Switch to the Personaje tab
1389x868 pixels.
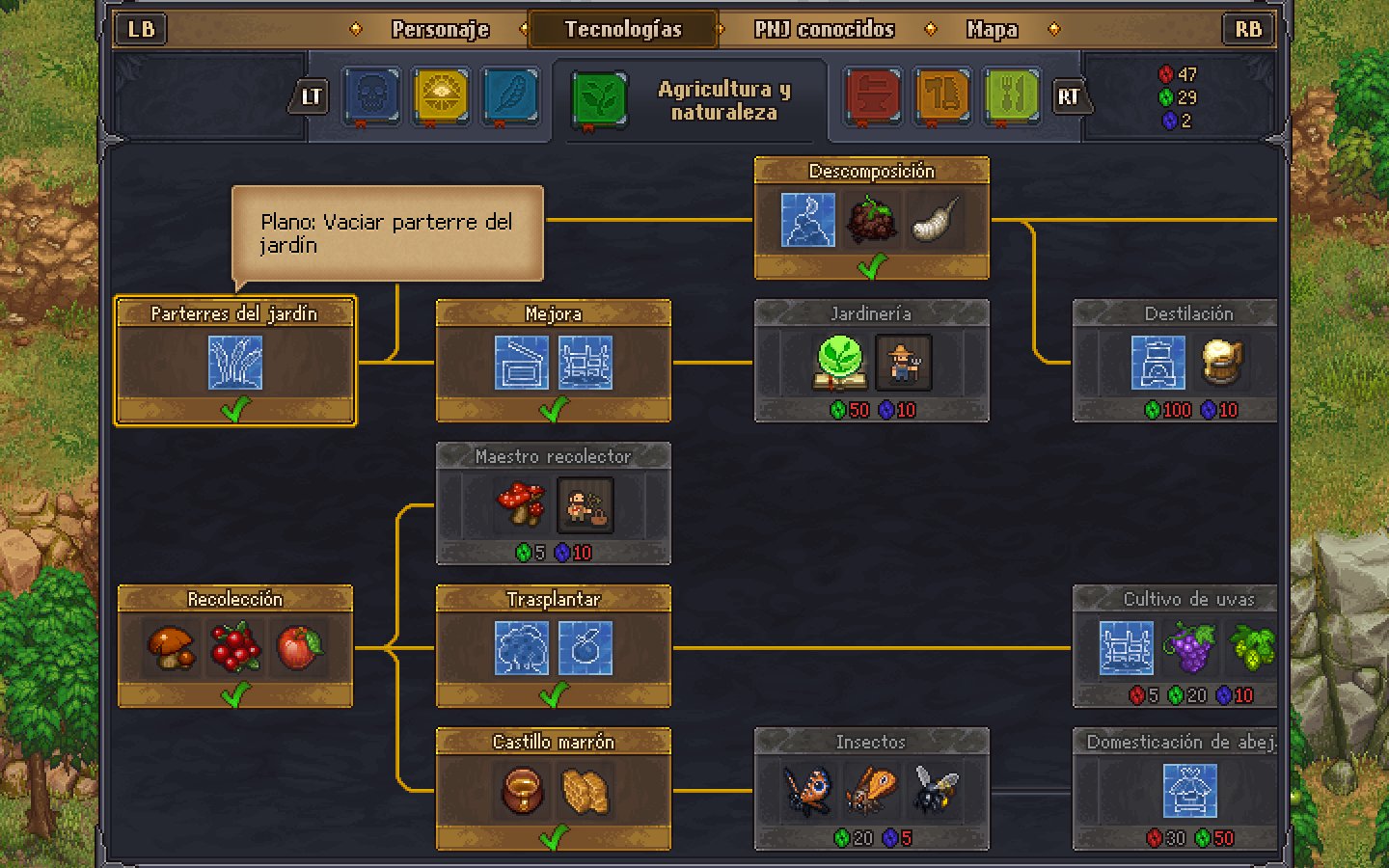(441, 29)
